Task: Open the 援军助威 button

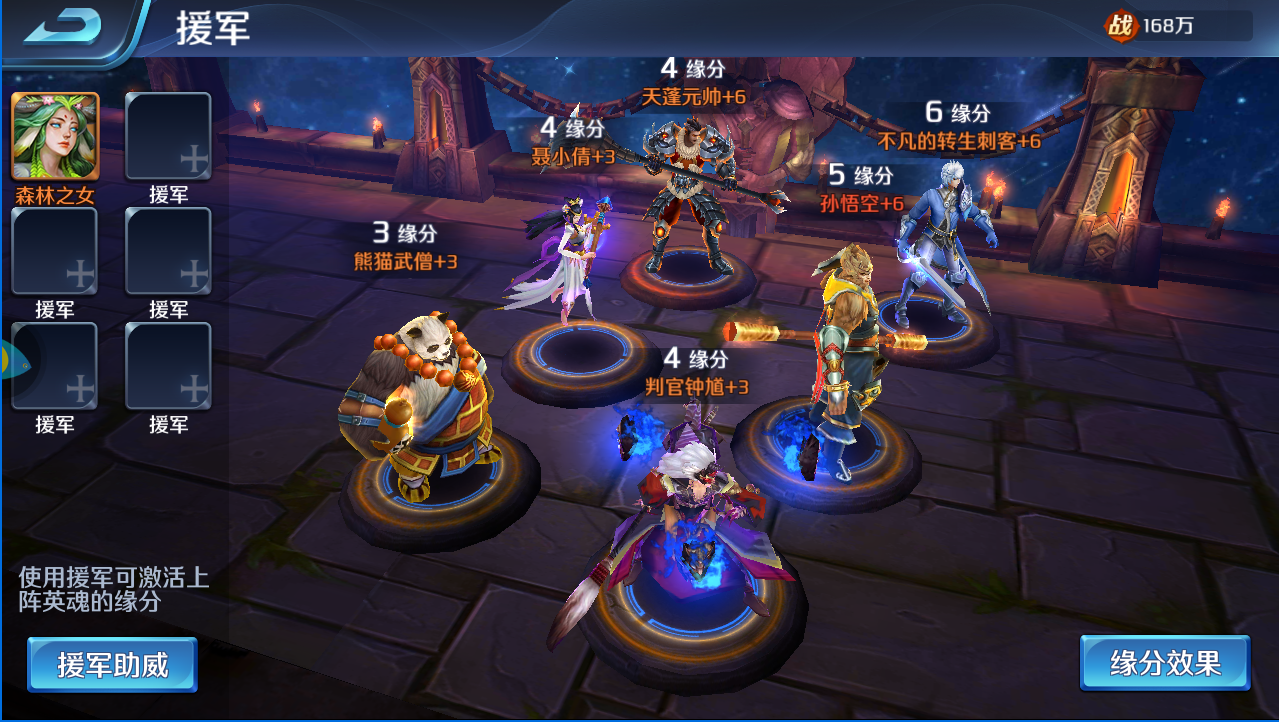Action: [x=112, y=664]
